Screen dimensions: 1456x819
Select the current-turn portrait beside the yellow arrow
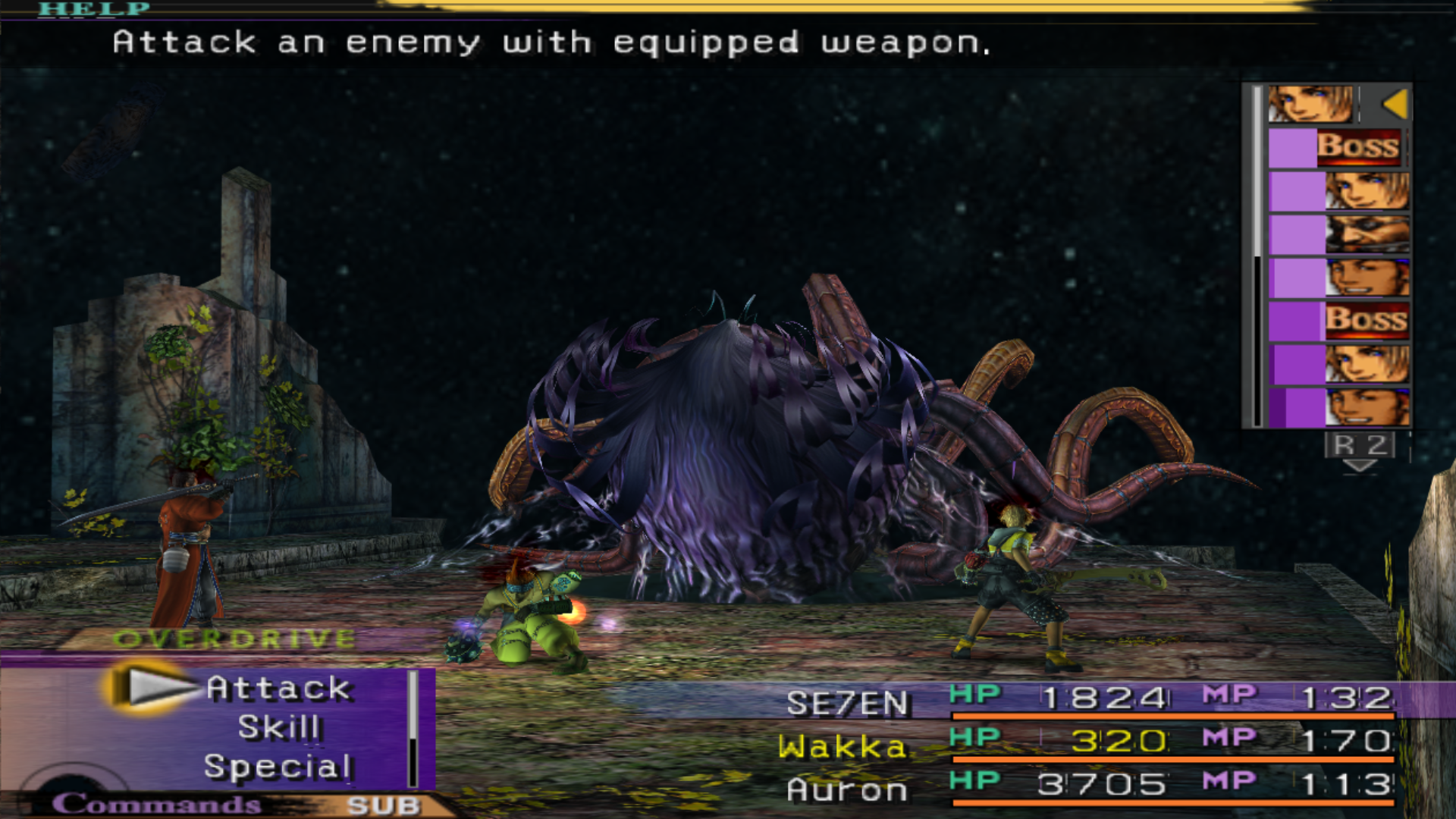click(x=1310, y=104)
